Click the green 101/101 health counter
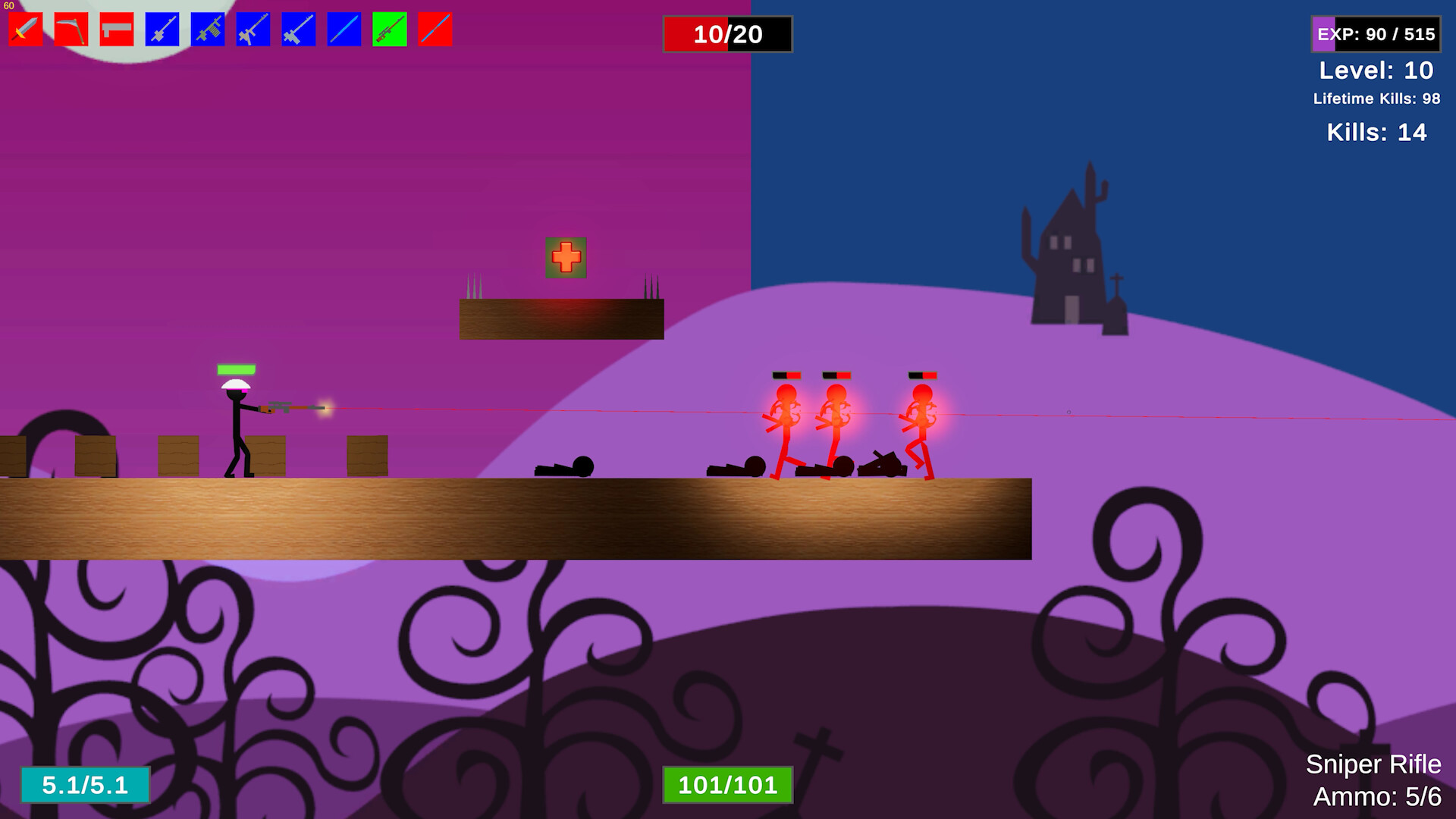This screenshot has width=1456, height=819. click(x=728, y=786)
